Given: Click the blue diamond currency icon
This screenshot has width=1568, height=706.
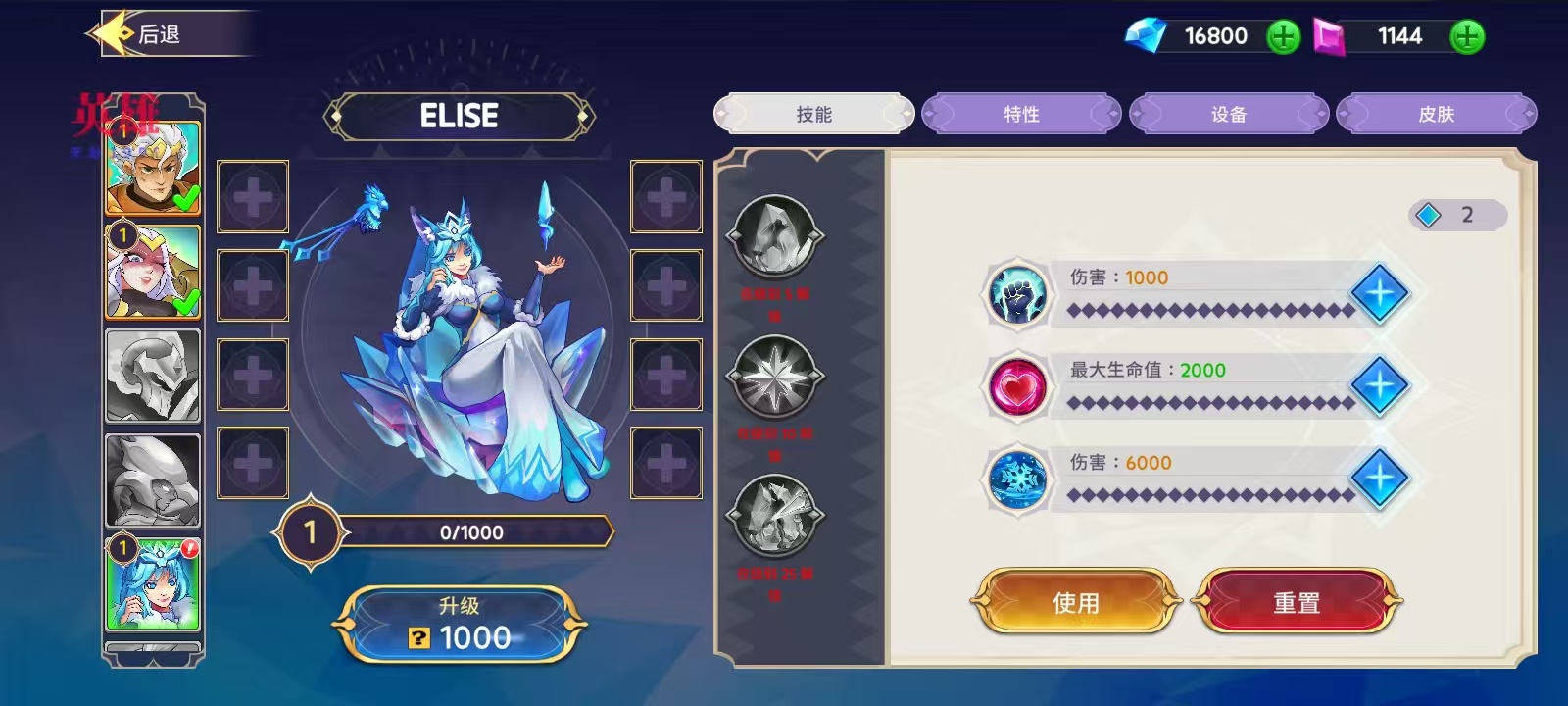Looking at the screenshot, I should 1147,36.
